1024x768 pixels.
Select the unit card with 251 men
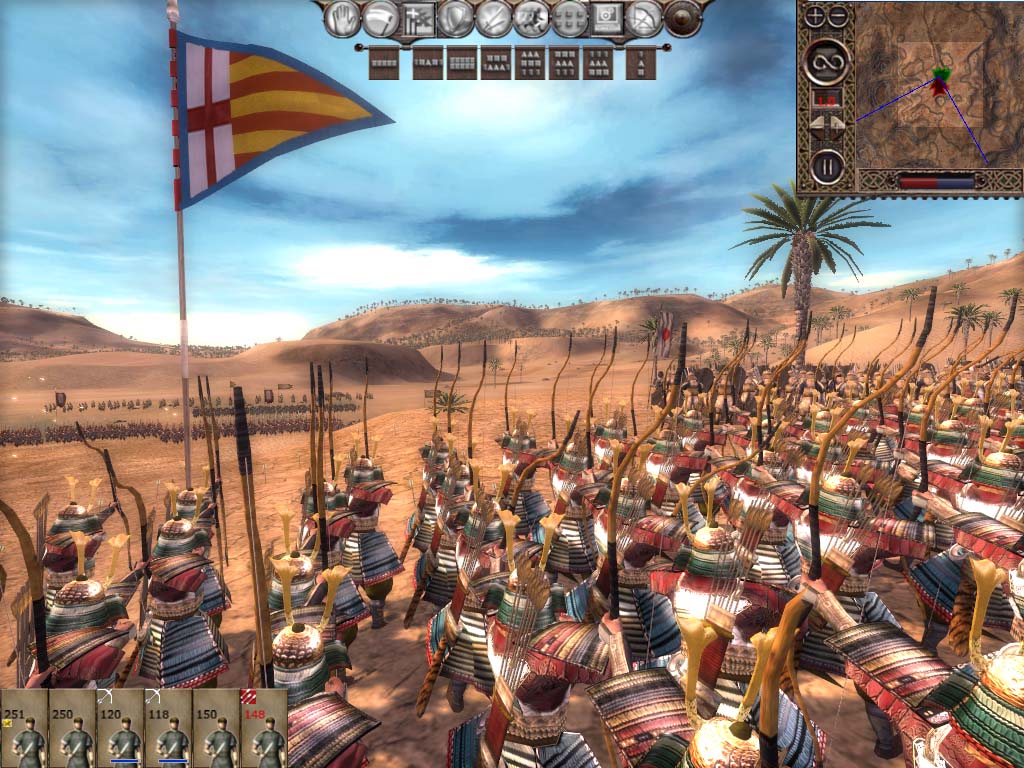point(24,728)
